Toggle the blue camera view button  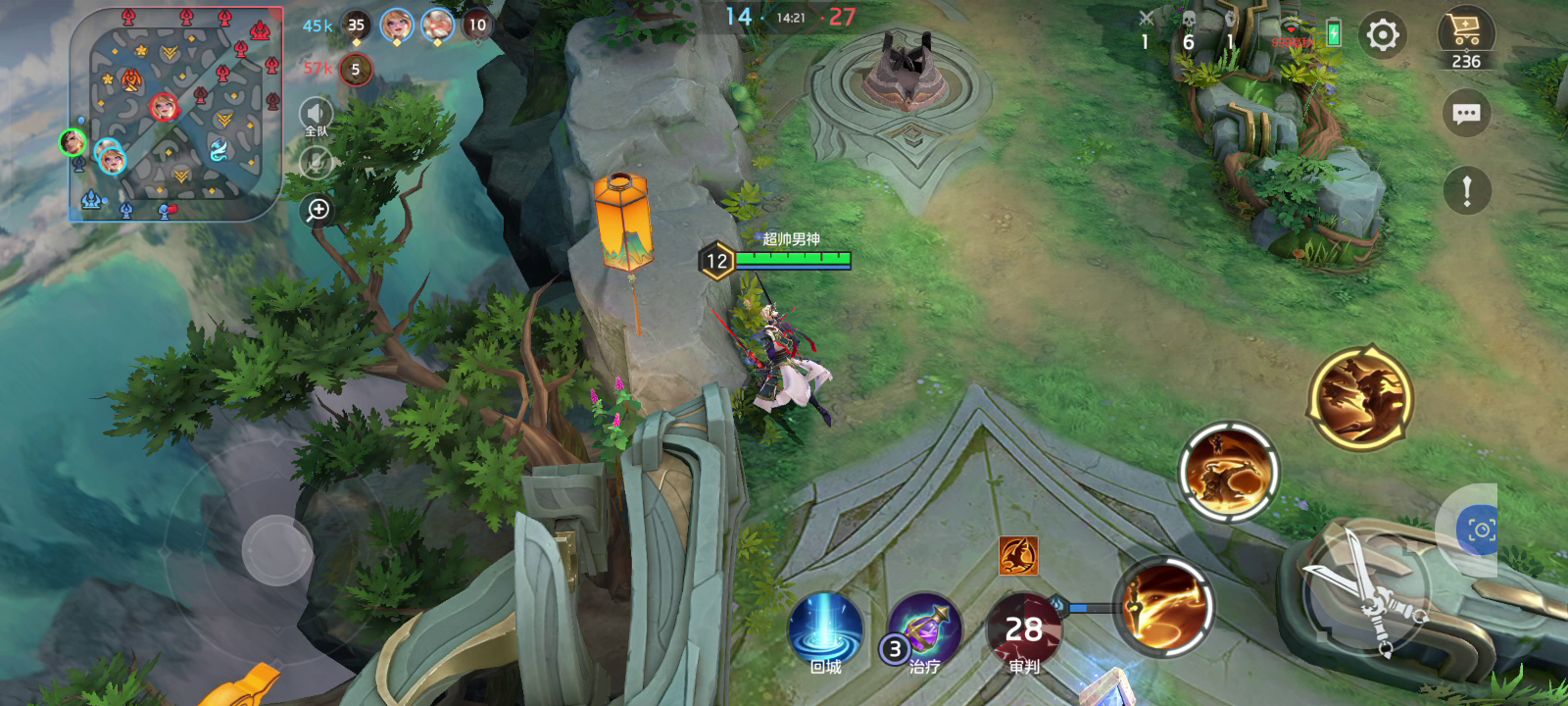pos(1480,530)
